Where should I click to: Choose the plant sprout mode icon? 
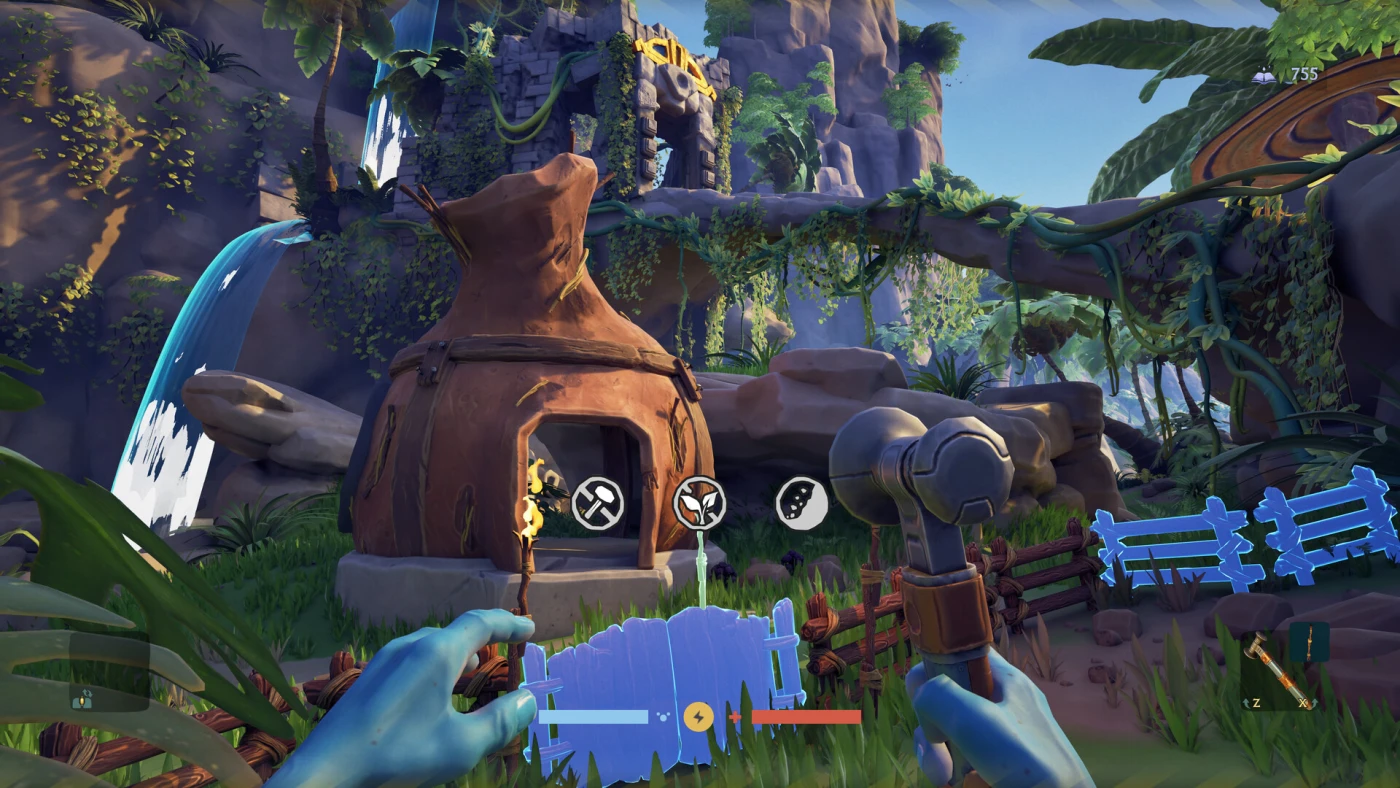point(699,502)
